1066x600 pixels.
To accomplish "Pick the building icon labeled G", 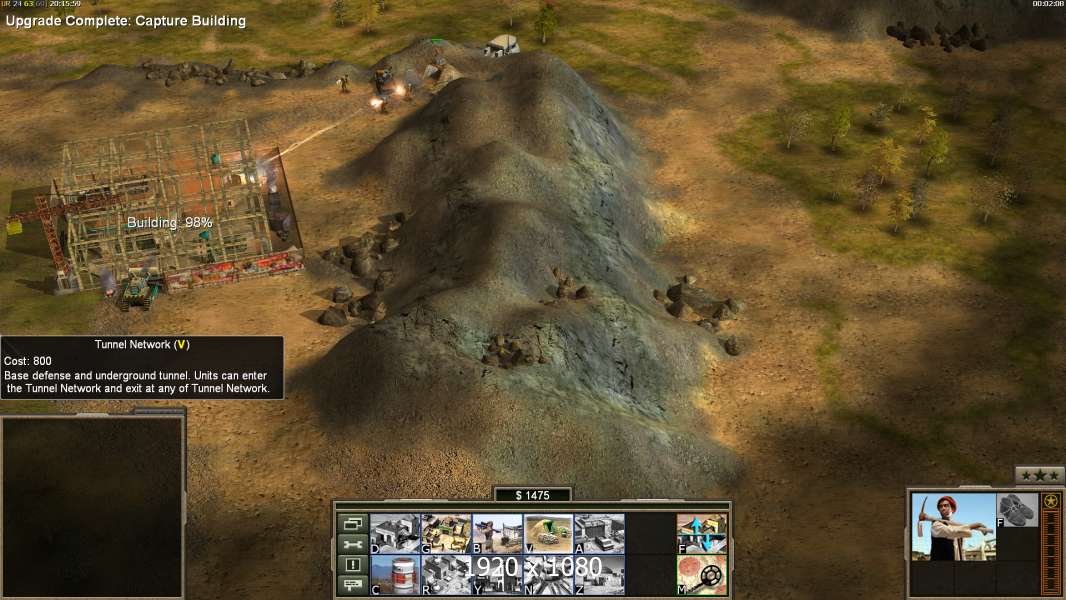I will [446, 533].
